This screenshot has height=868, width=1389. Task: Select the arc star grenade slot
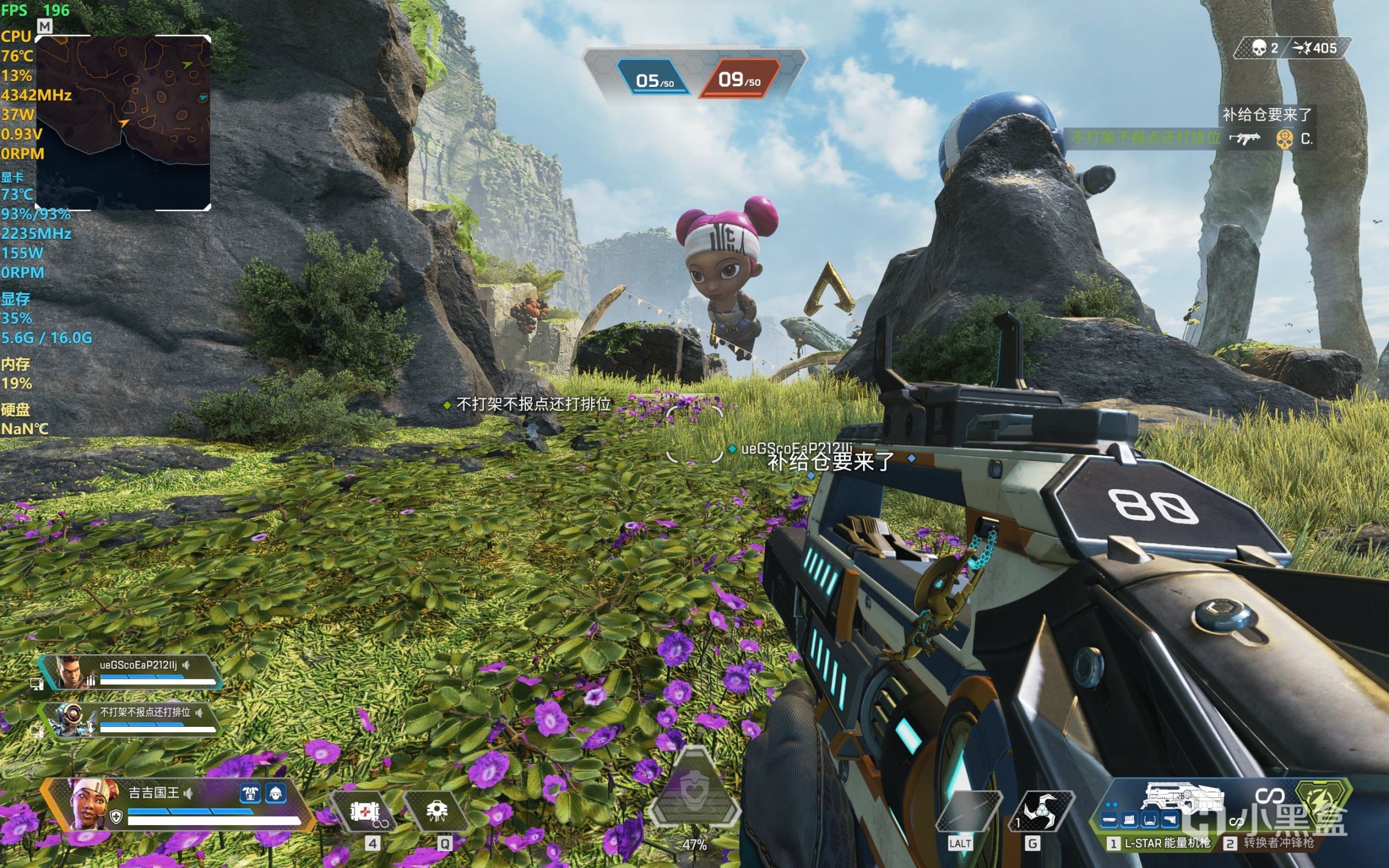click(x=1042, y=811)
